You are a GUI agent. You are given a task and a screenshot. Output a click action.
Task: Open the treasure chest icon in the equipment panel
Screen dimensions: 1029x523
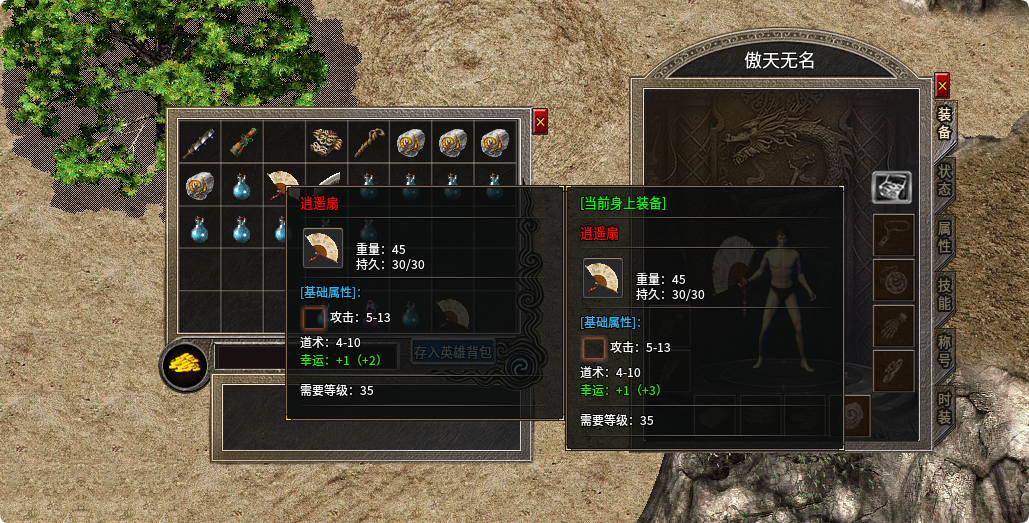891,187
